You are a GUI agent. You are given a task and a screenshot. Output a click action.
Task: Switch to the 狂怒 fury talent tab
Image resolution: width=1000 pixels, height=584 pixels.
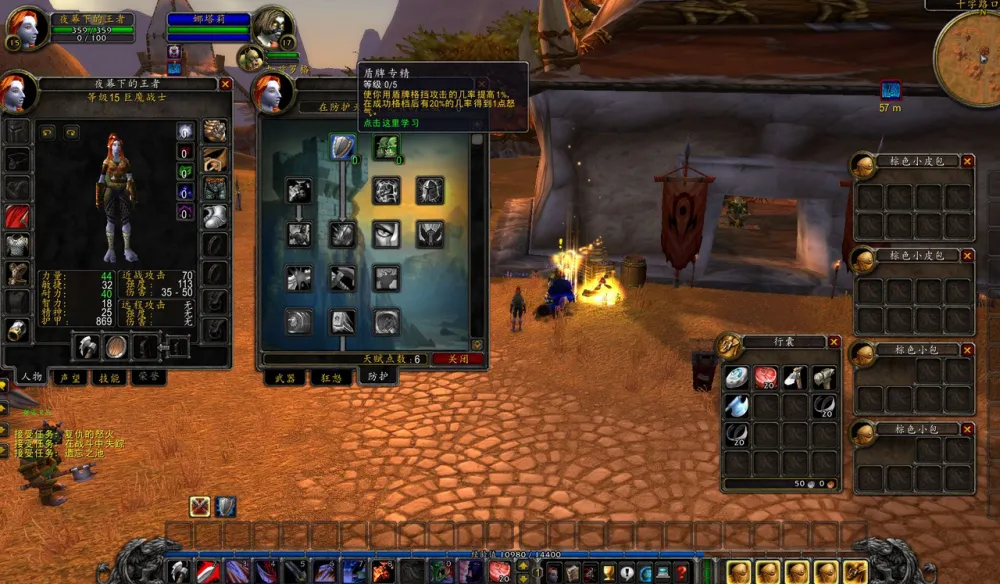click(331, 378)
